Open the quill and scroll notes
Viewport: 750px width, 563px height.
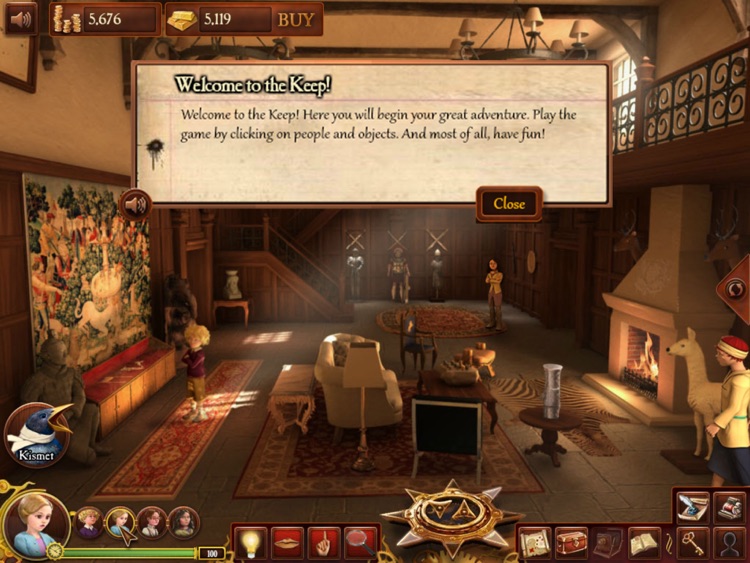(692, 506)
